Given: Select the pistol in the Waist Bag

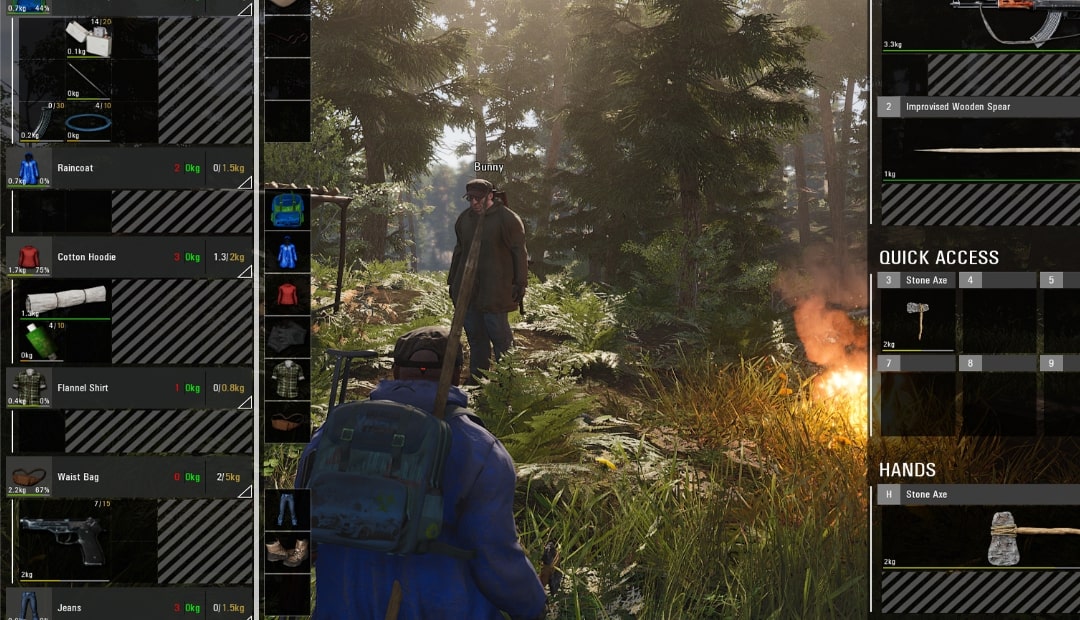Looking at the screenshot, I should coord(62,540).
